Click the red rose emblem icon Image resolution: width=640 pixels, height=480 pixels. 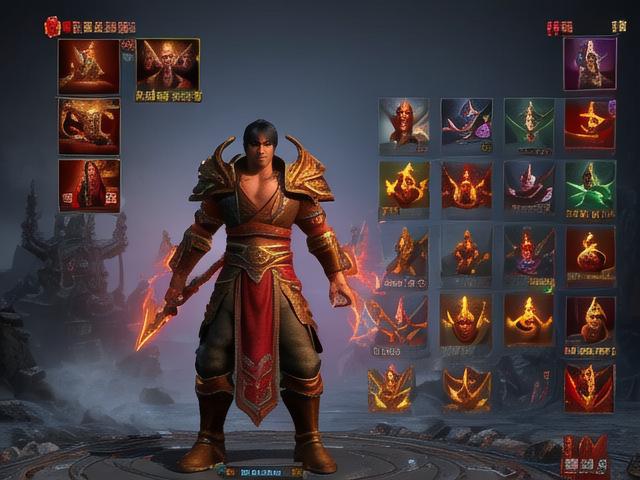tap(52, 27)
